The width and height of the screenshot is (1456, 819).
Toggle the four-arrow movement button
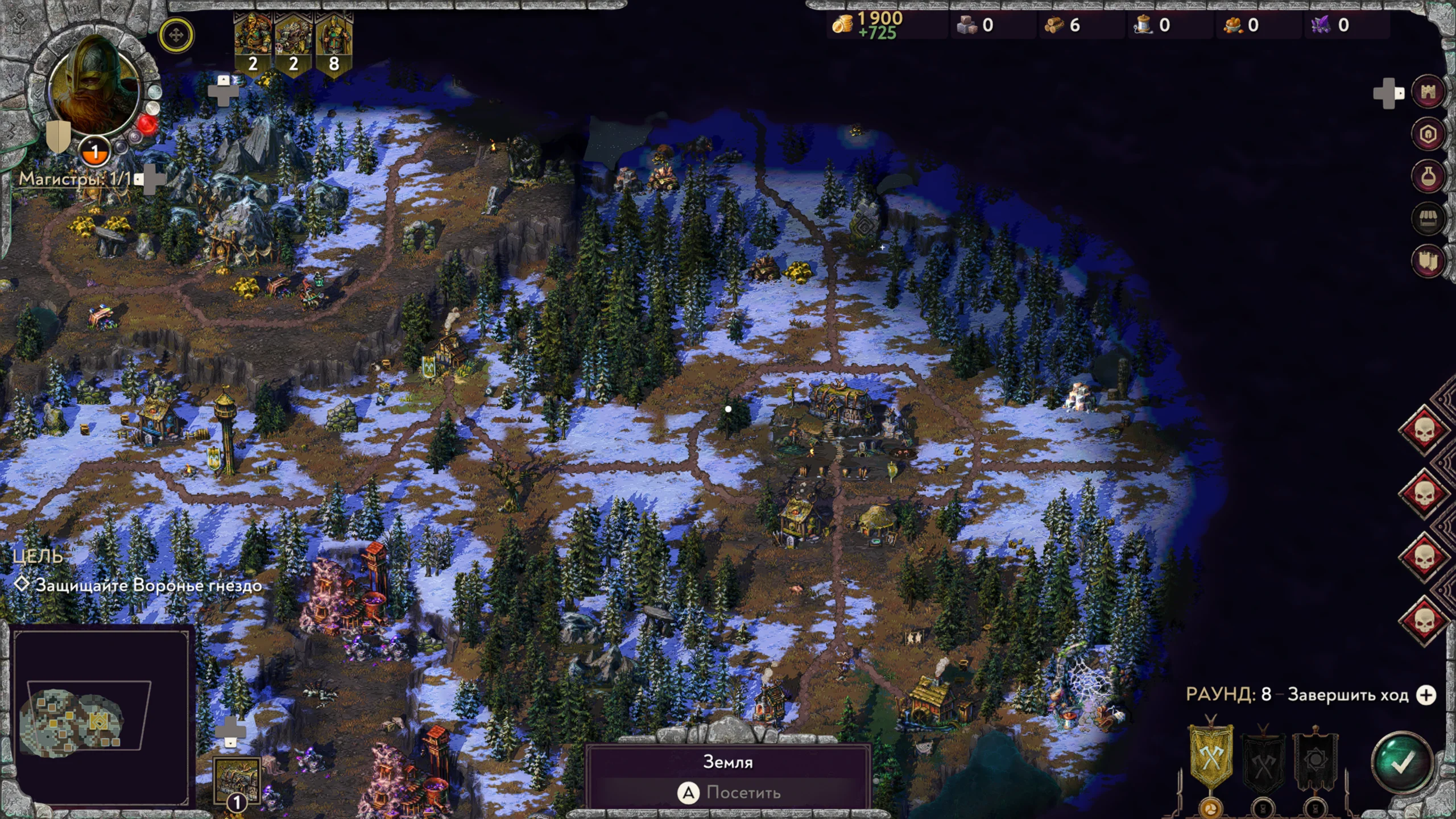176,35
